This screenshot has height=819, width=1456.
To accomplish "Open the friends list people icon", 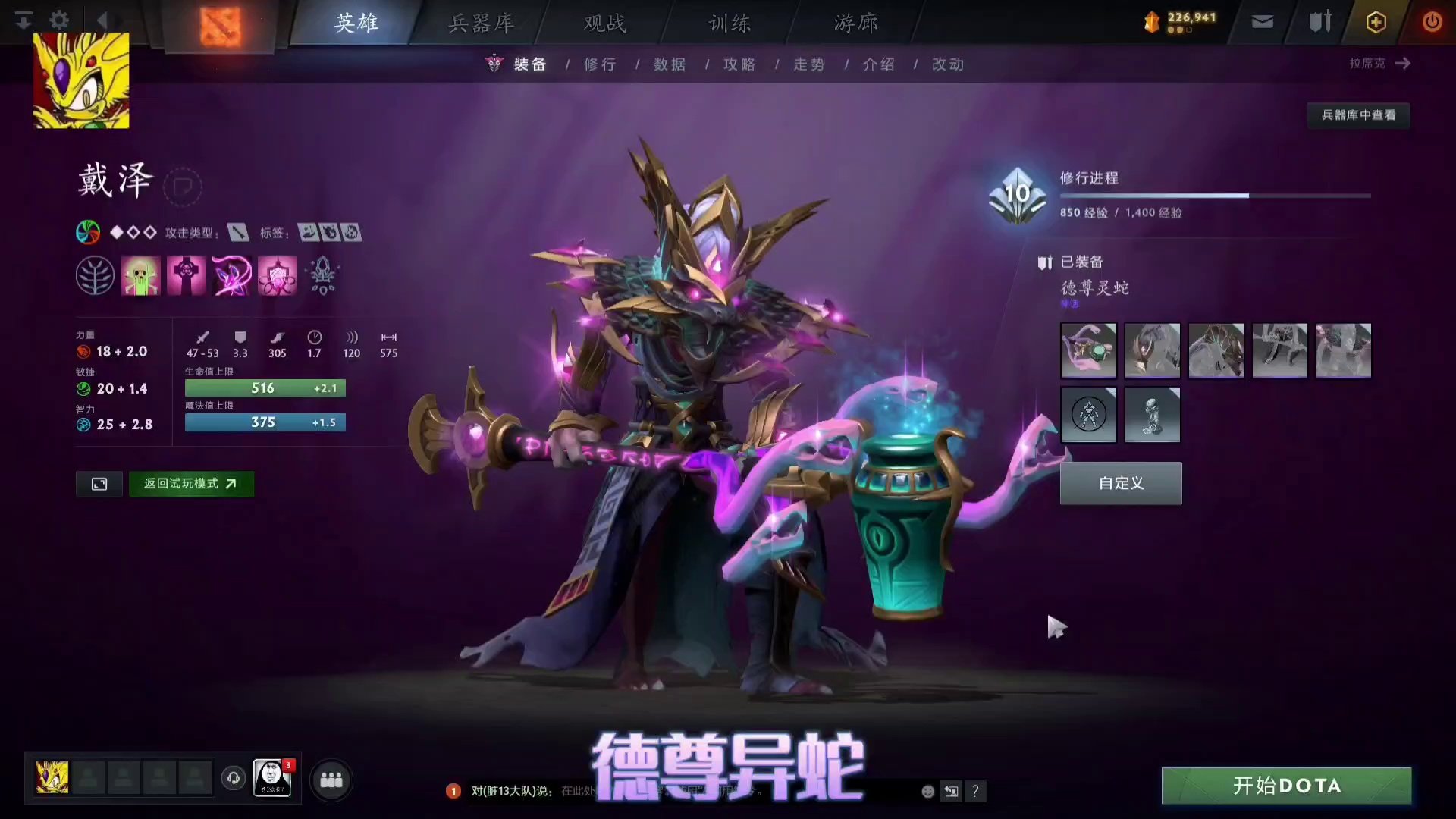I will [x=331, y=780].
